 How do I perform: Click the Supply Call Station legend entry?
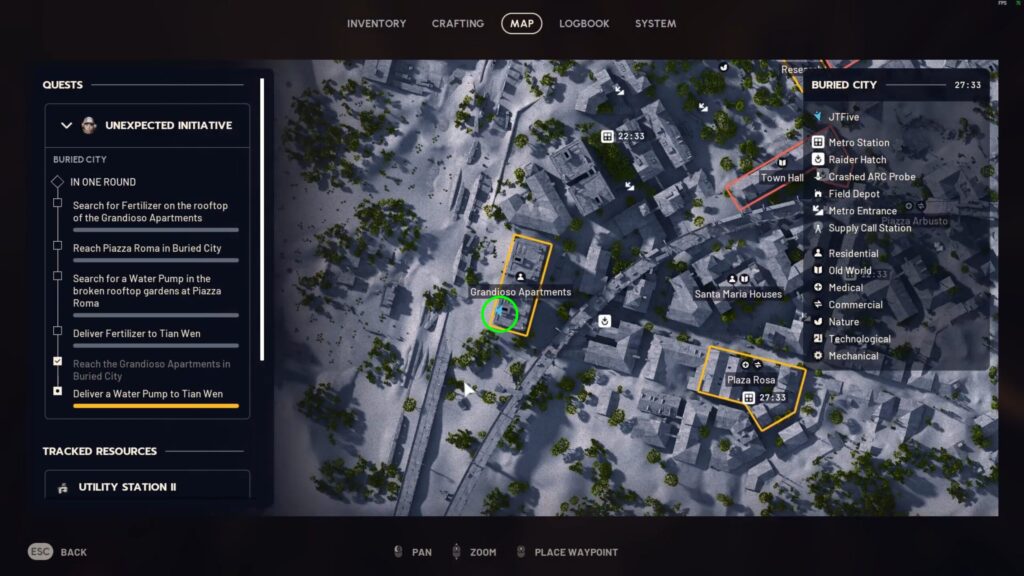[x=869, y=228]
